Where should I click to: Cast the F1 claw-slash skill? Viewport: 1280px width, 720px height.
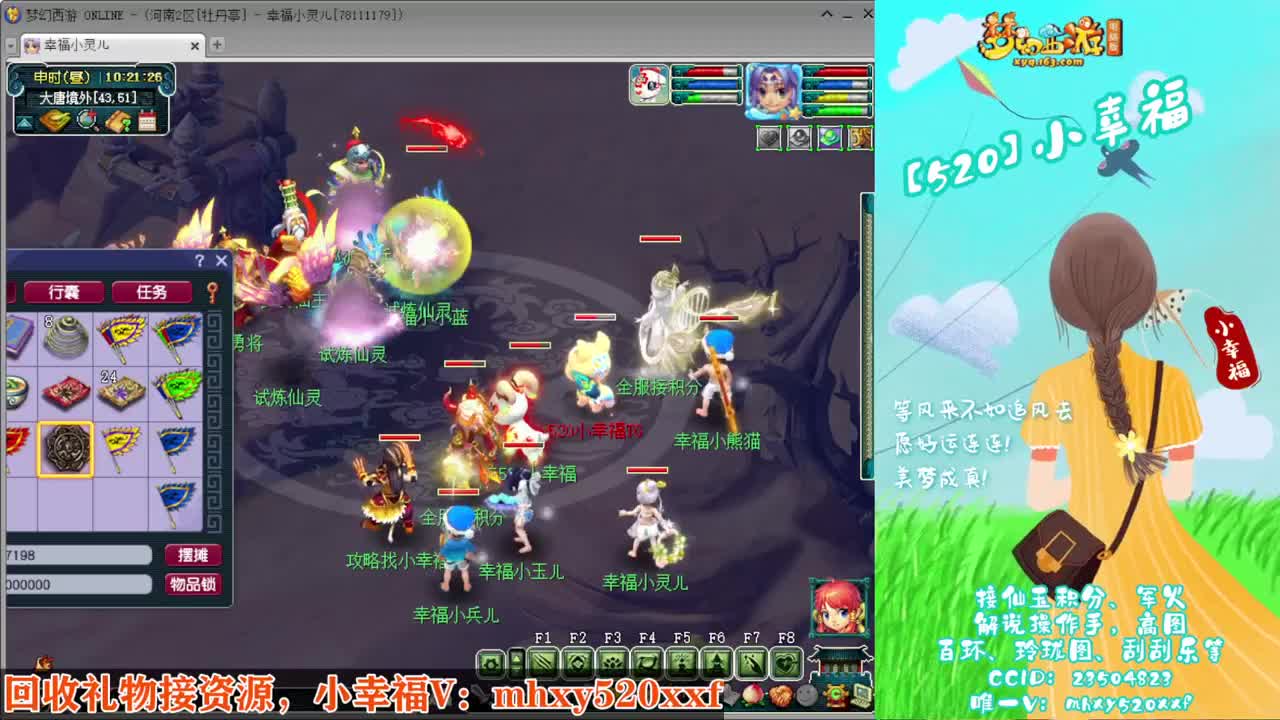point(544,663)
